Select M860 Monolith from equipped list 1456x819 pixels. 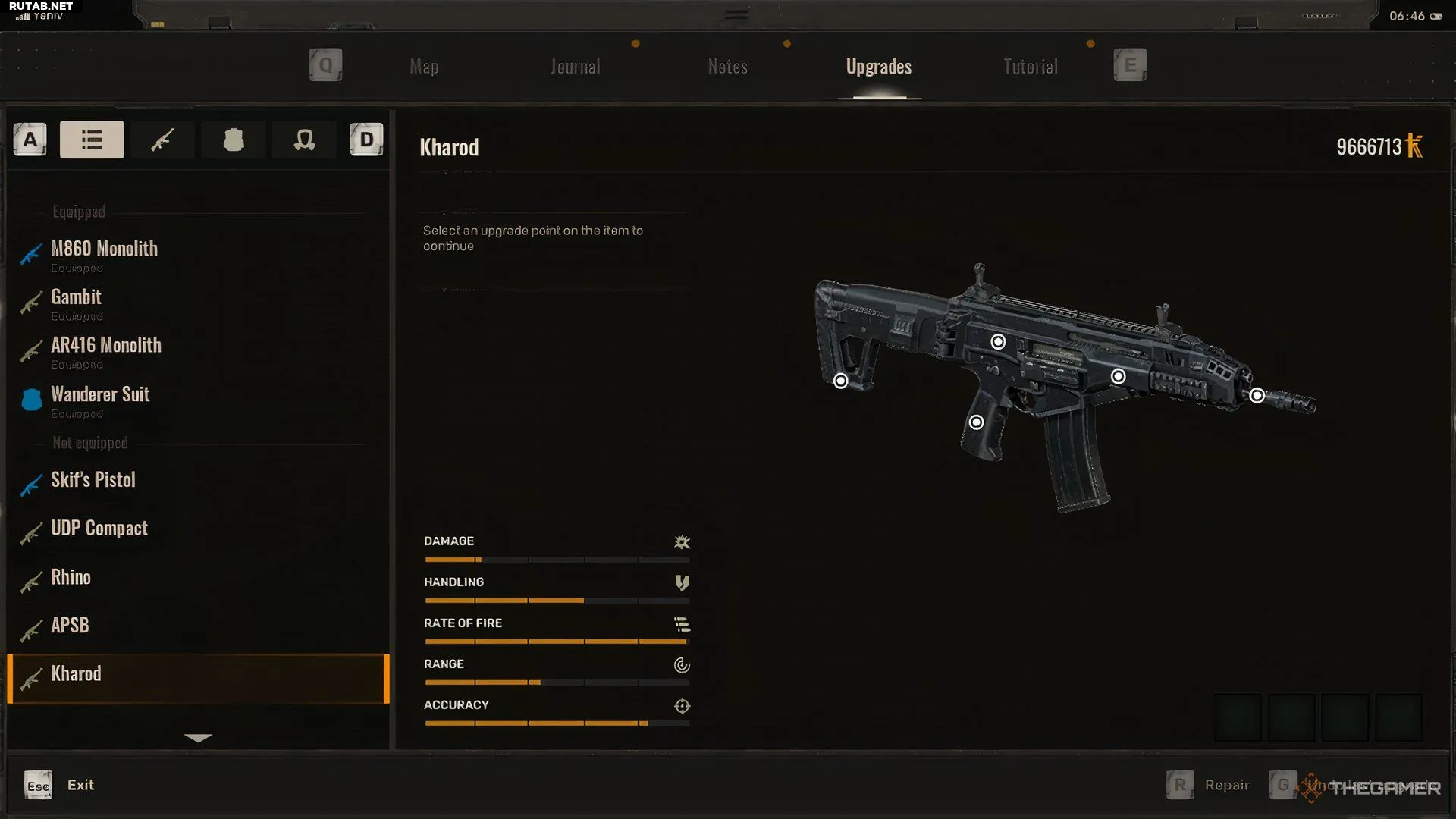click(104, 249)
